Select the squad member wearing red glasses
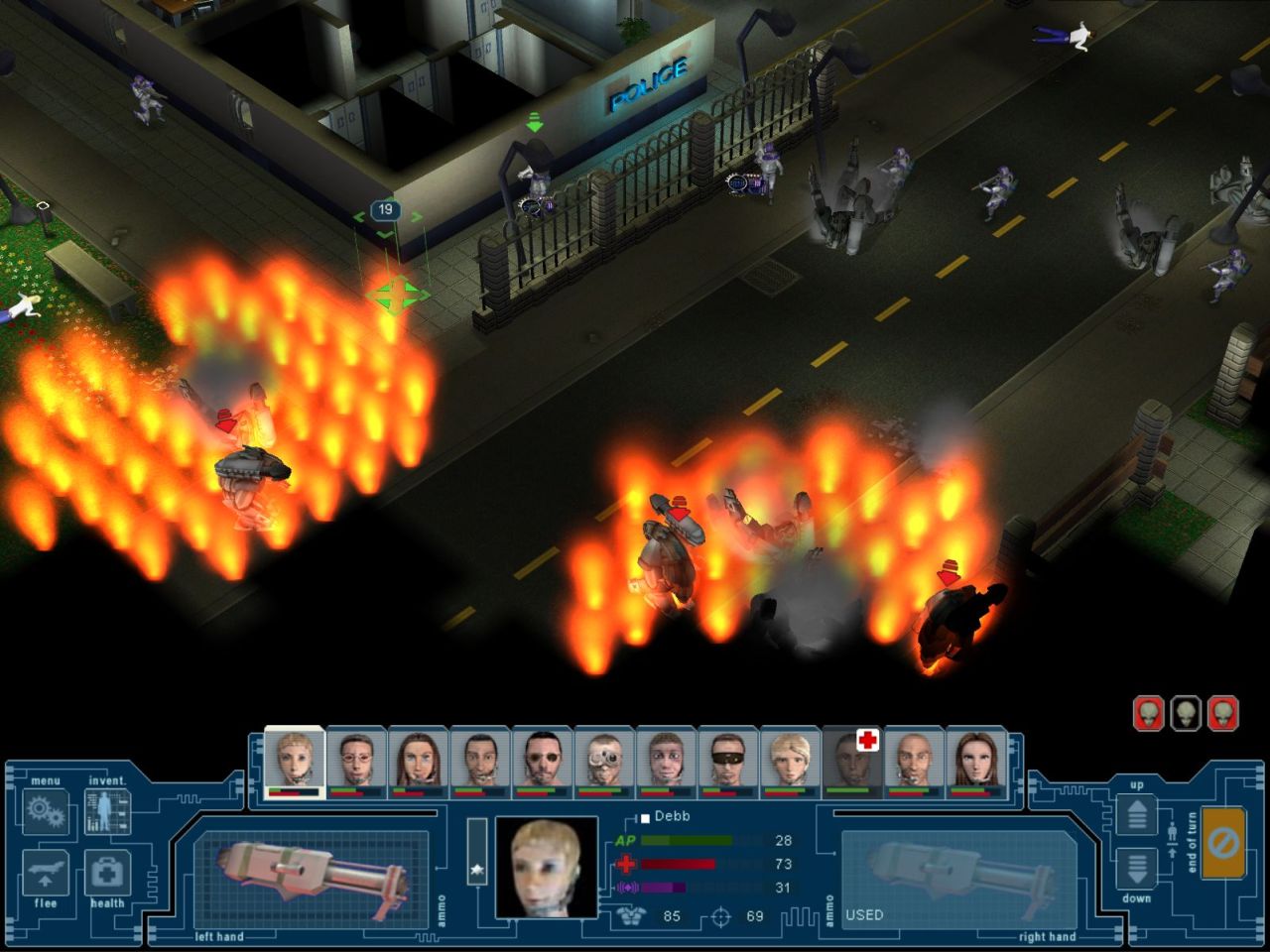Image resolution: width=1270 pixels, height=952 pixels. (356, 762)
